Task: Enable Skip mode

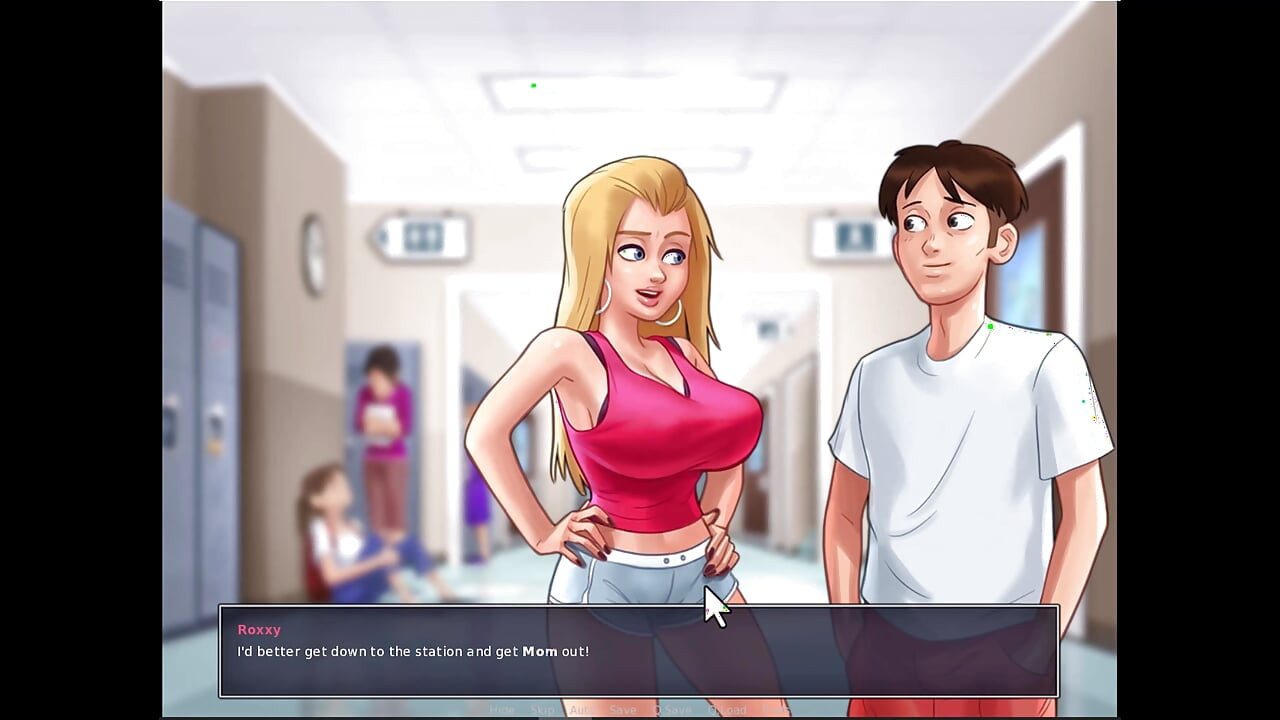Action: [542, 710]
